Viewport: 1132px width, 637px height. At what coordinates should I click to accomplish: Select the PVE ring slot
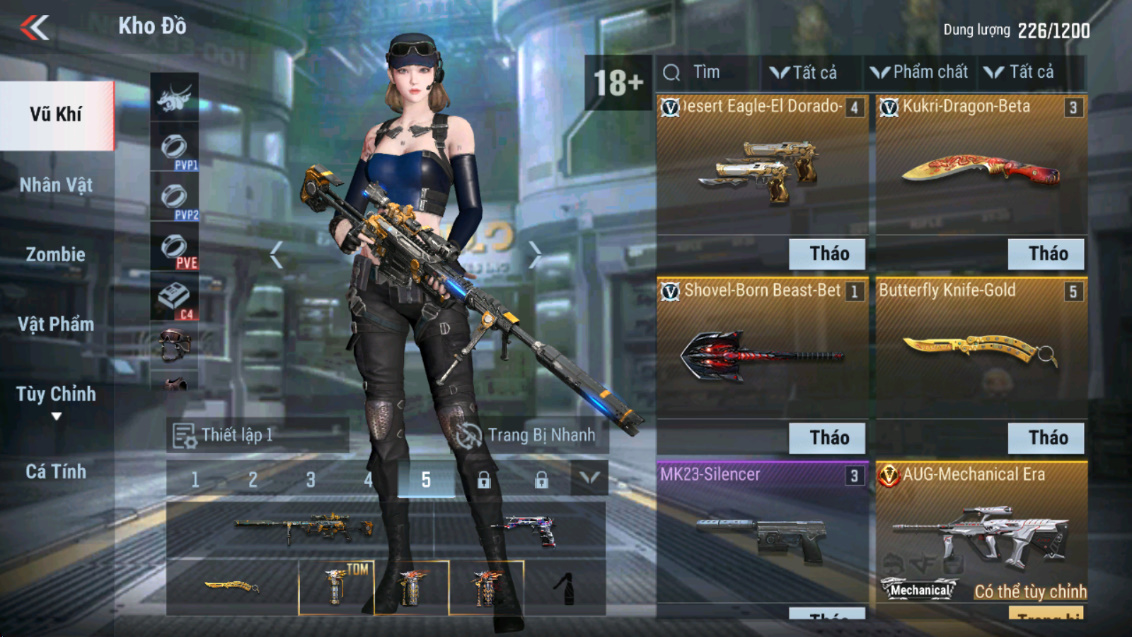(x=174, y=249)
